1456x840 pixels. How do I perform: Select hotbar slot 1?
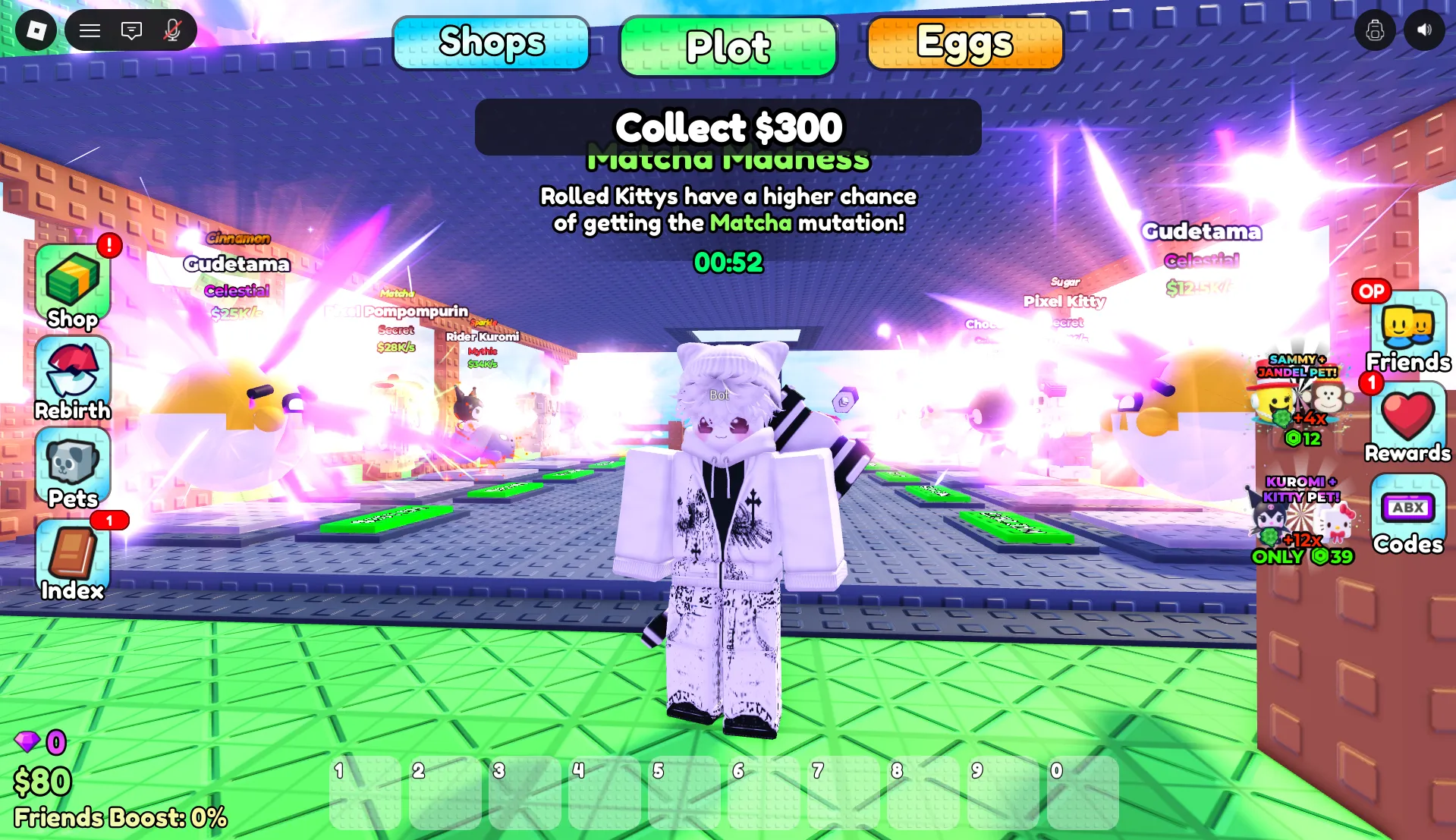(x=365, y=791)
